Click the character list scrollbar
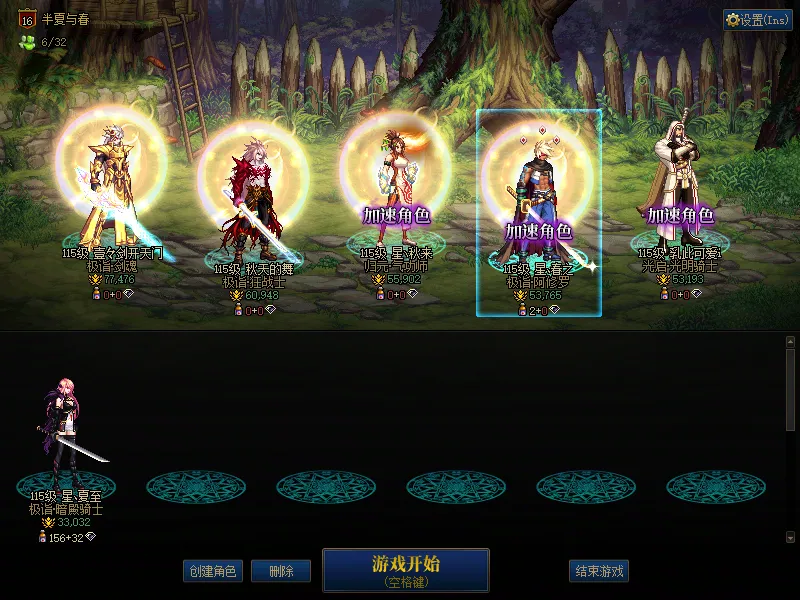The image size is (800, 600). click(790, 390)
